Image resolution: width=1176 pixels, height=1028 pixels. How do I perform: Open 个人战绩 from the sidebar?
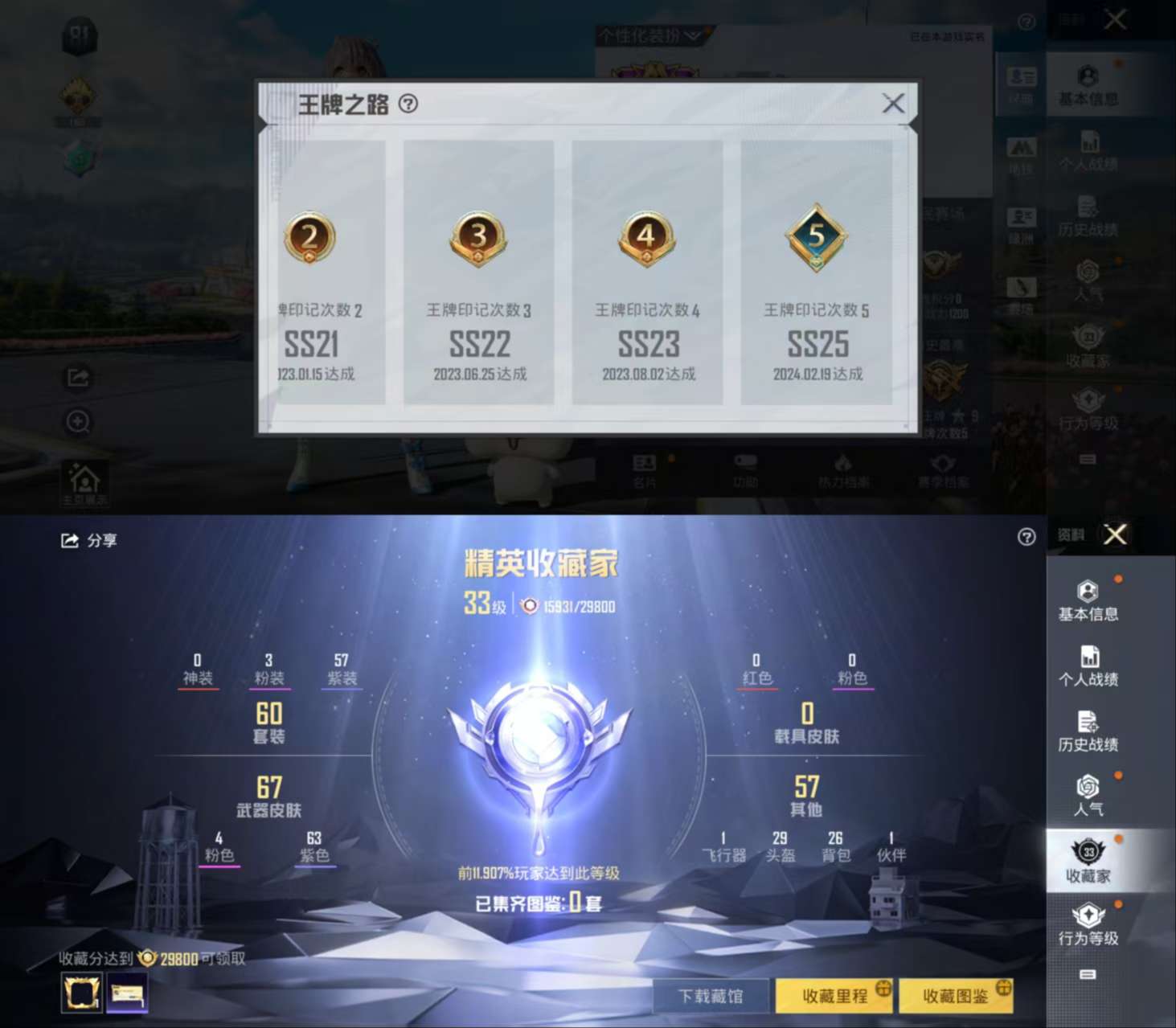point(1087,666)
